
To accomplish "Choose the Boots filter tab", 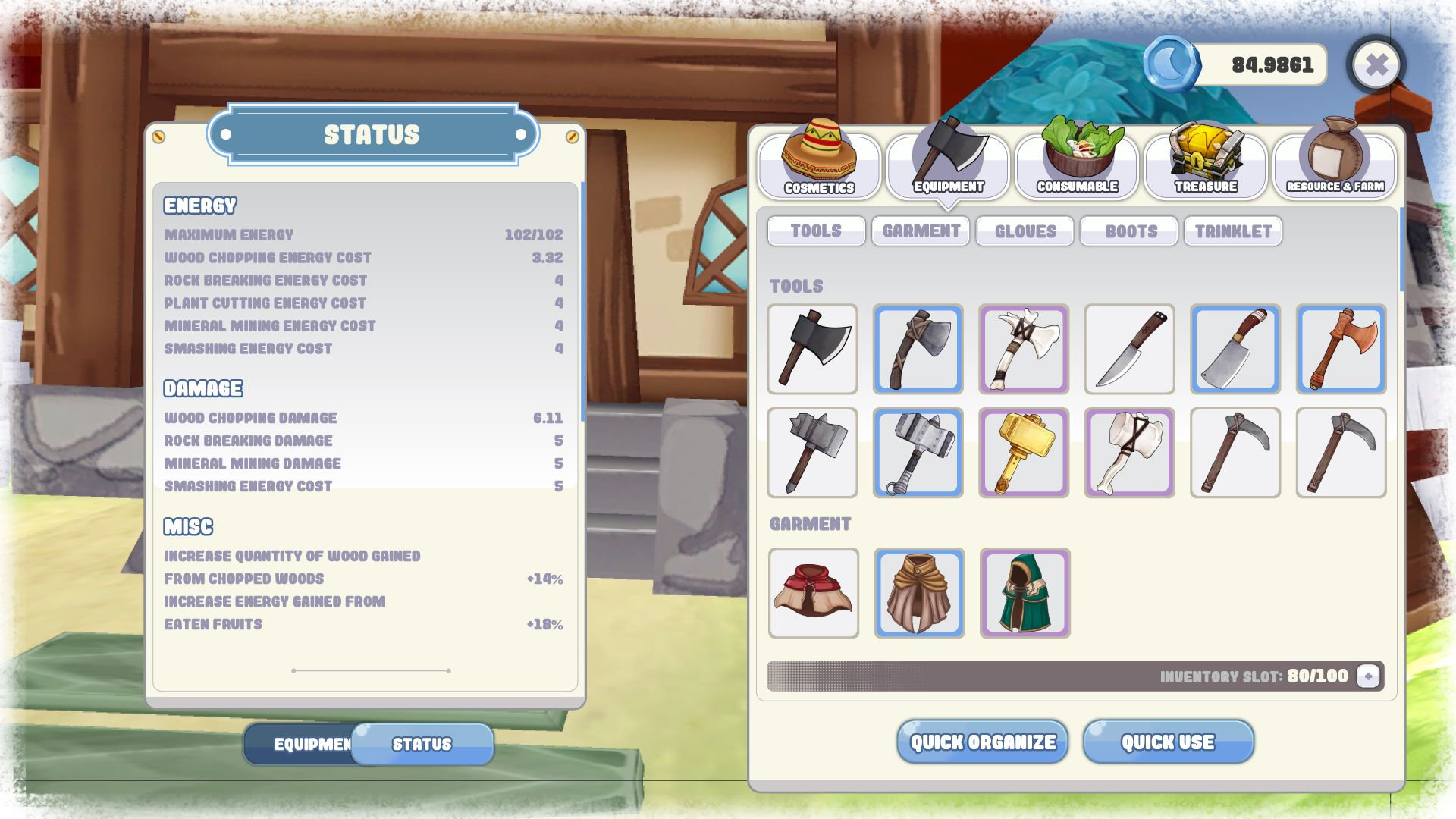I will point(1130,231).
